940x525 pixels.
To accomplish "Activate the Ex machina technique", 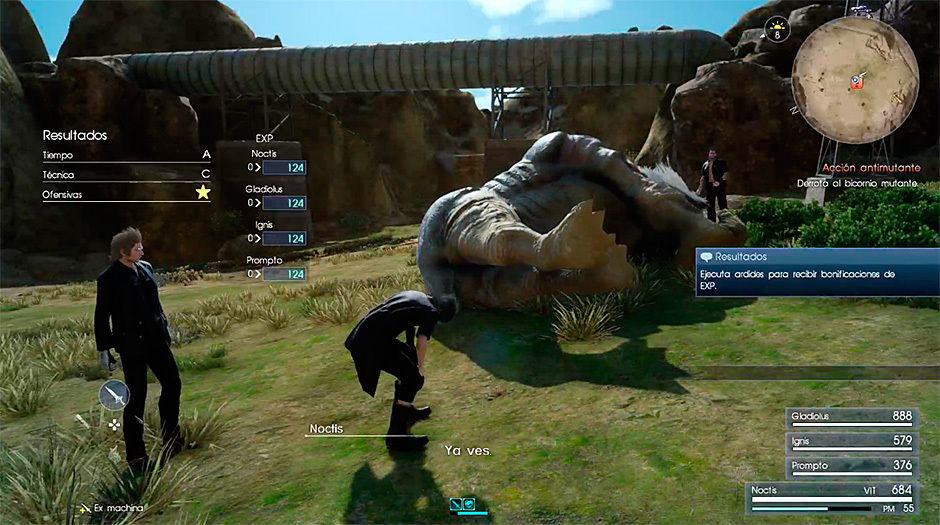I will 110,509.
